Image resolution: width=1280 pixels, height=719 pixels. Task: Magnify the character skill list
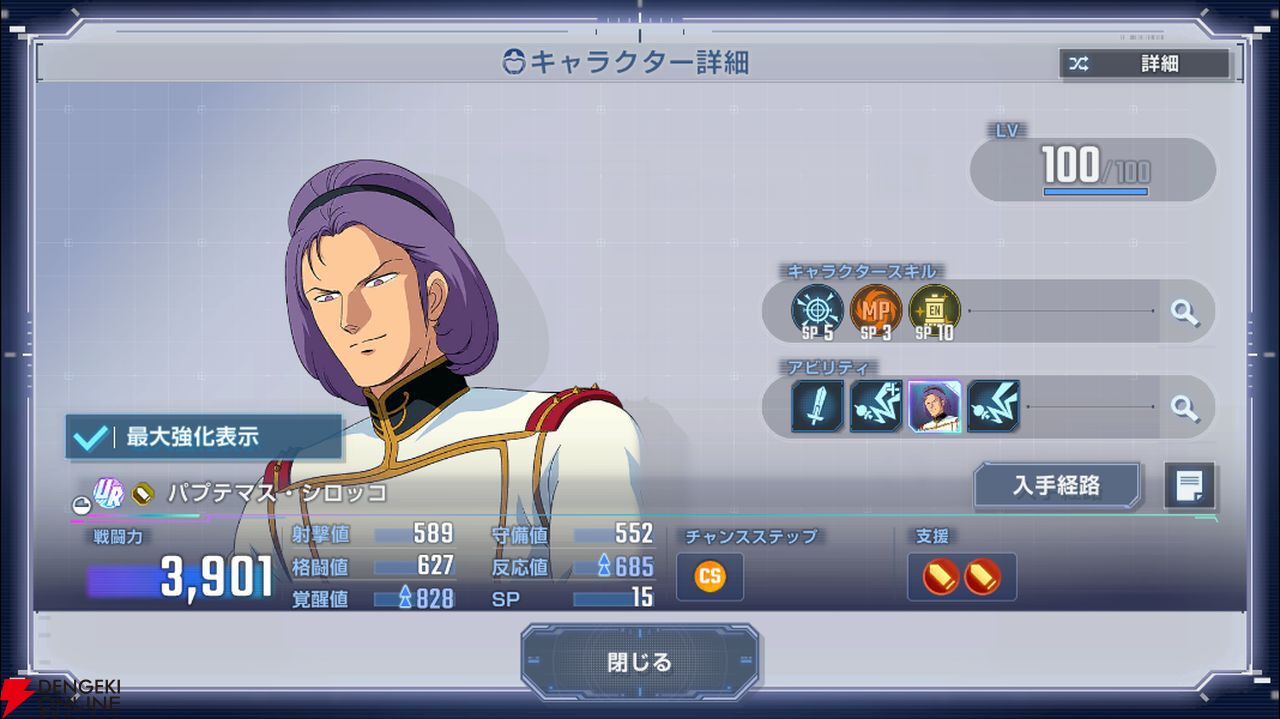(1184, 312)
